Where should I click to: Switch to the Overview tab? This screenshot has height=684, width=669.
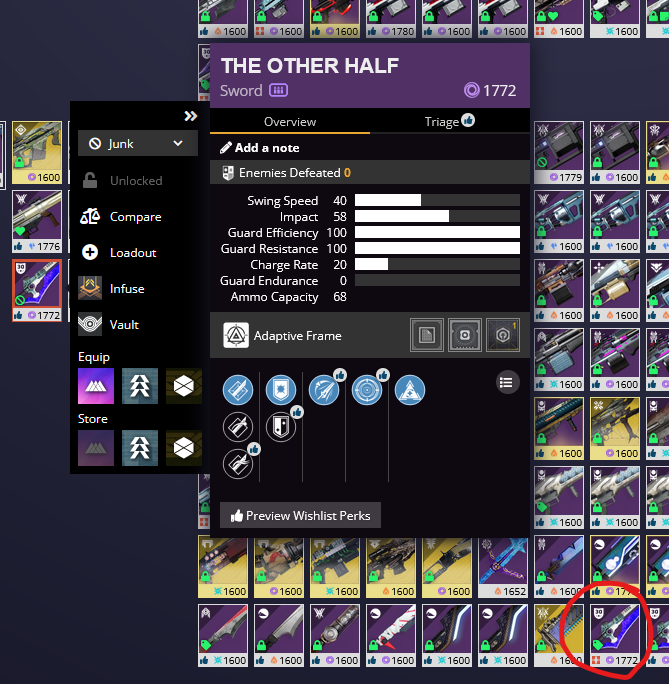coord(290,122)
